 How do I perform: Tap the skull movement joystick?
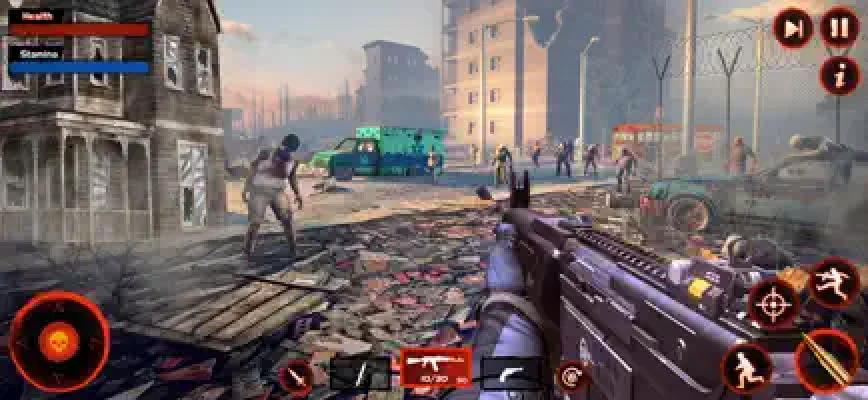[x=58, y=343]
